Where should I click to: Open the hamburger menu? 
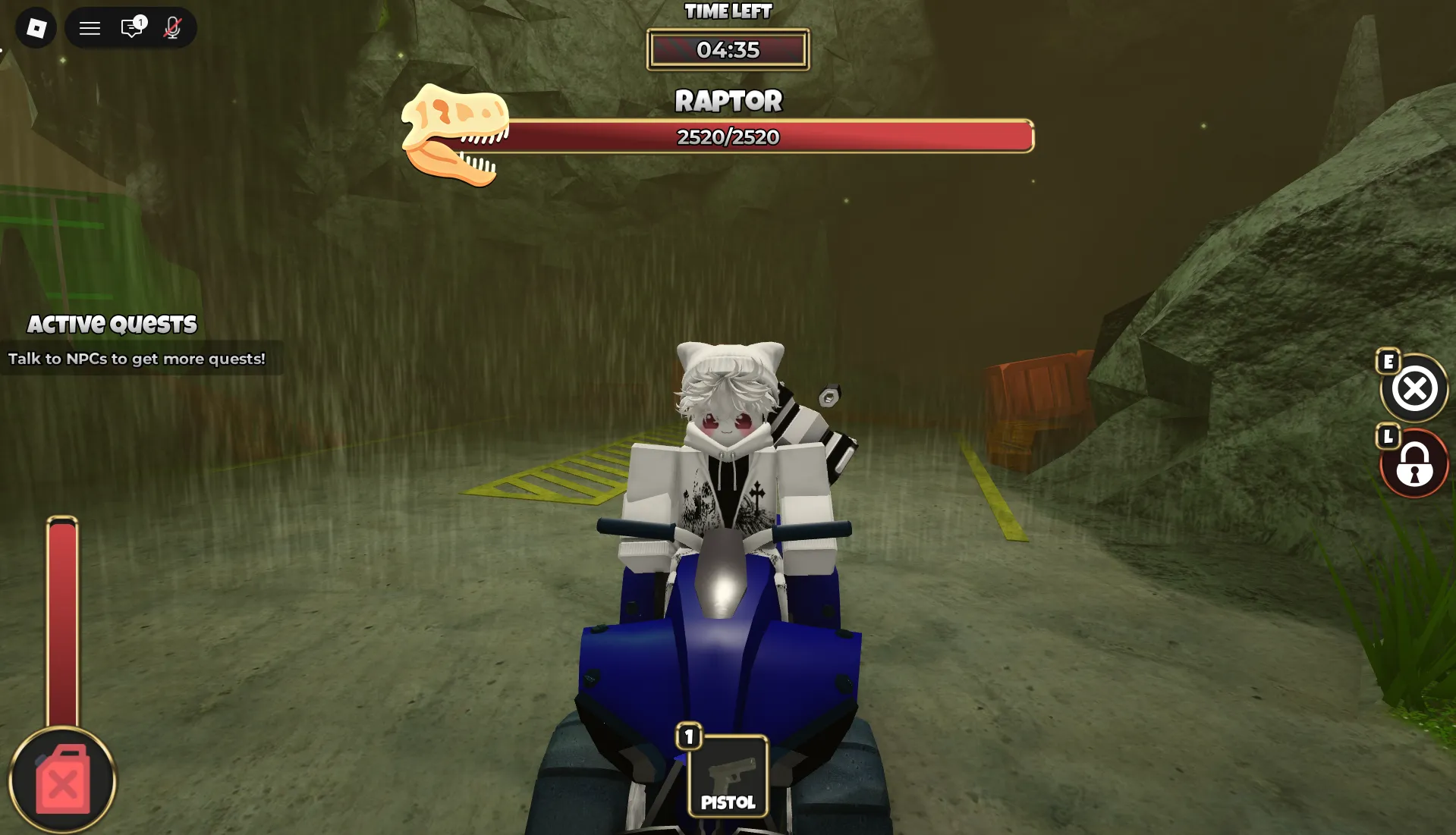pos(90,27)
